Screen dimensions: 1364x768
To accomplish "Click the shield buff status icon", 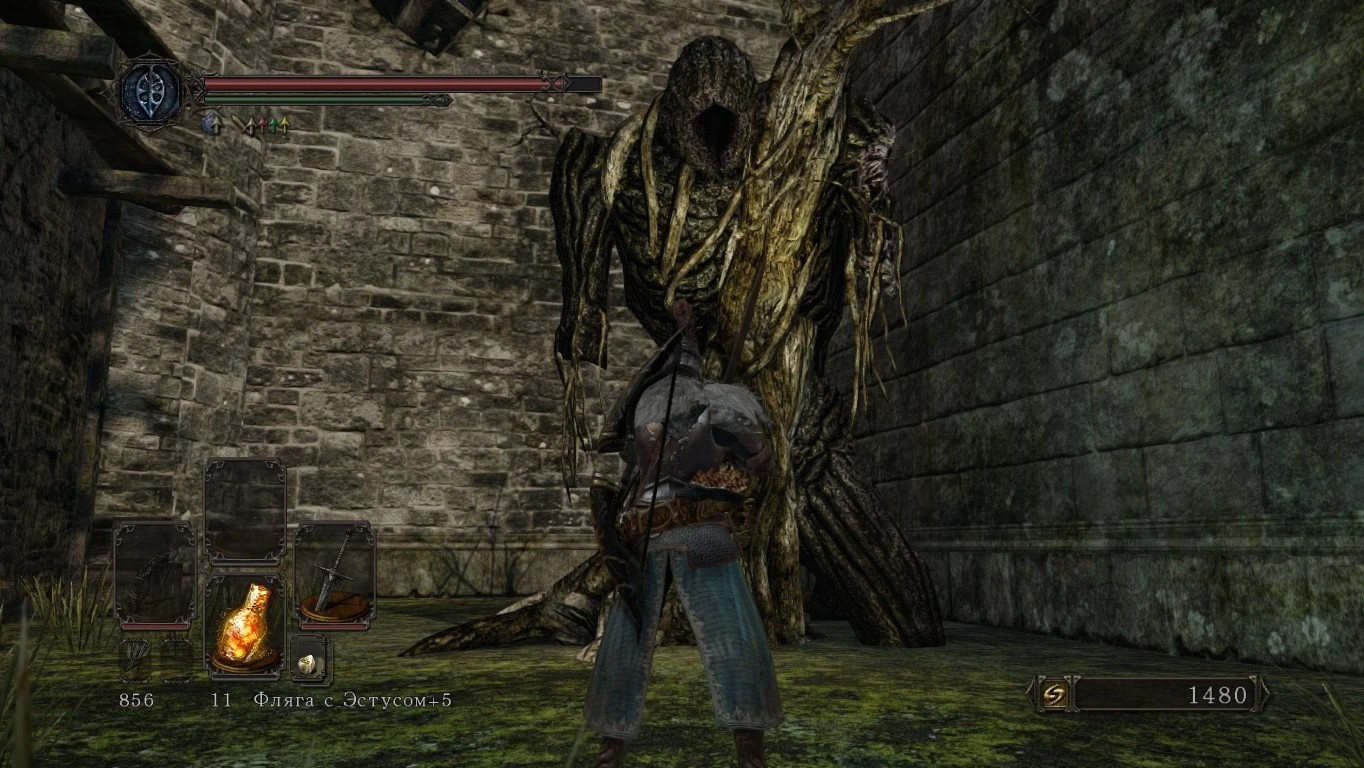I will (211, 124).
